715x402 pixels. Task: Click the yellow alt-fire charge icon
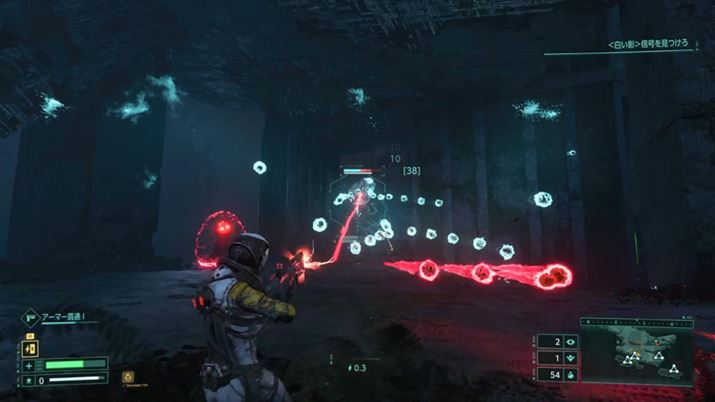pos(30,348)
